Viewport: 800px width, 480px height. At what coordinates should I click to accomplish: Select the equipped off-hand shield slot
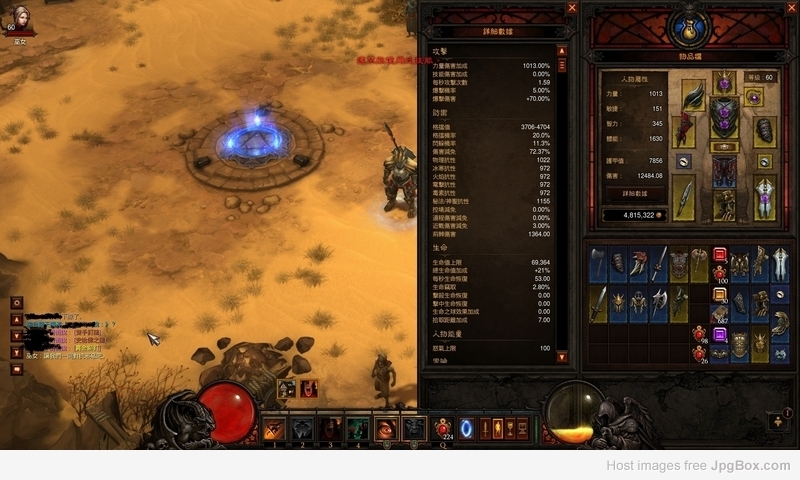pyautogui.click(x=765, y=198)
